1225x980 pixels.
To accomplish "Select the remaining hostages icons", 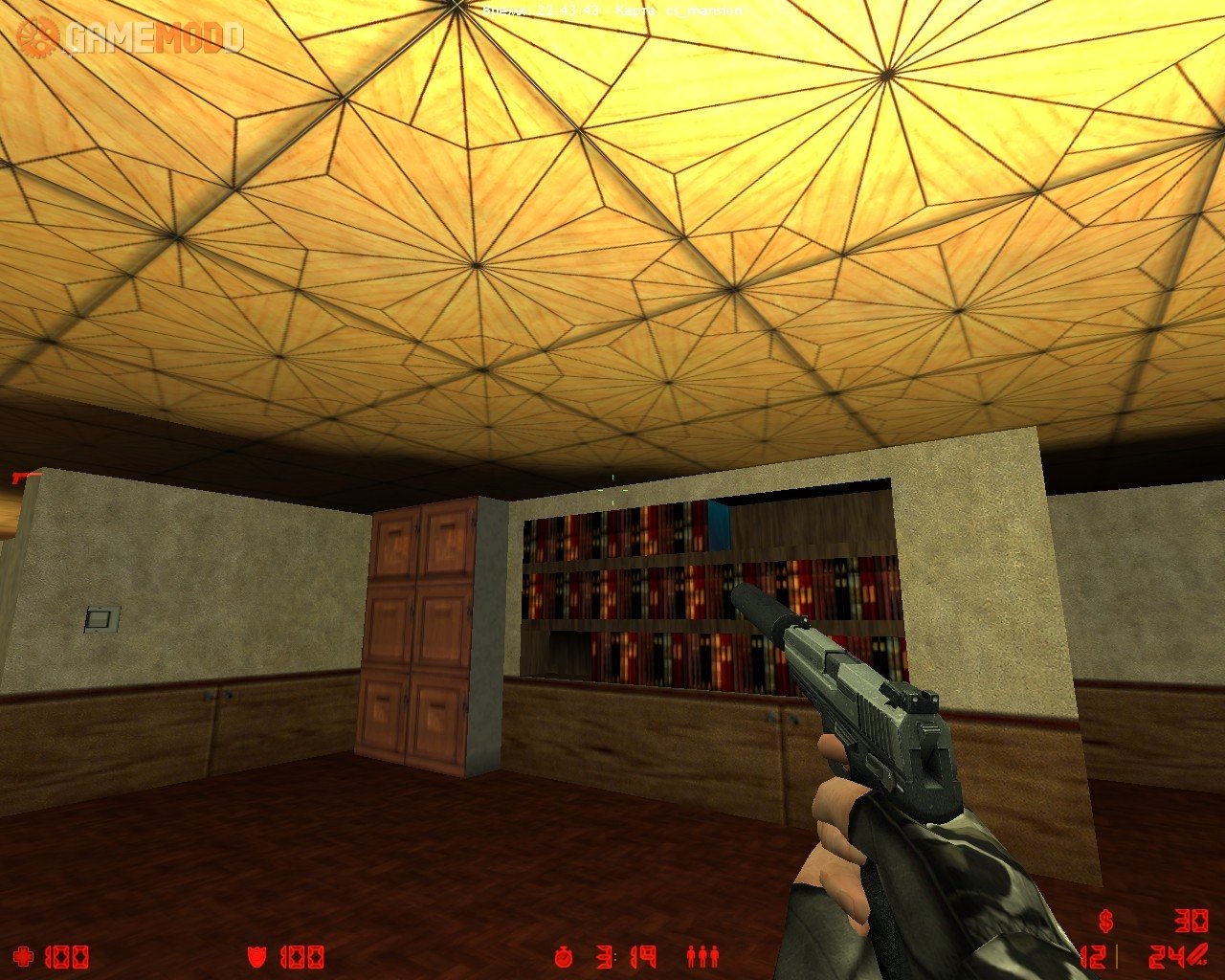I will (702, 955).
